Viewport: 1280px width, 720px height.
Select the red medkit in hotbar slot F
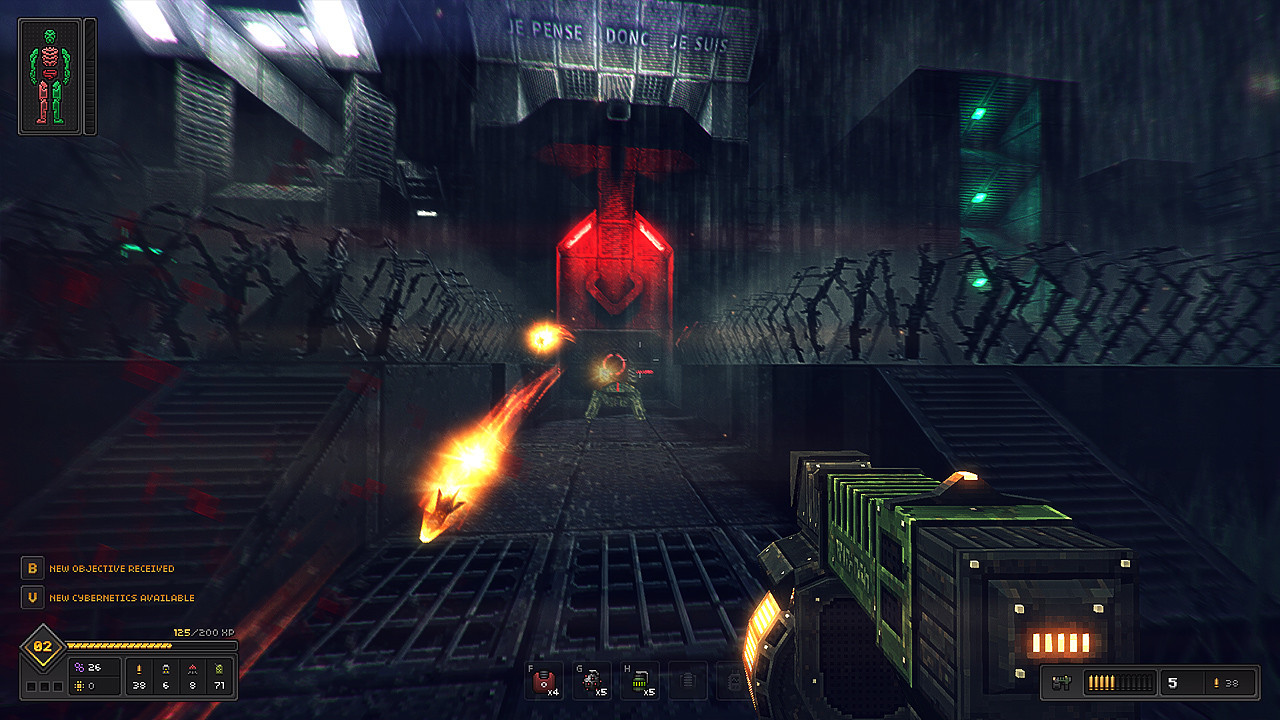point(545,680)
